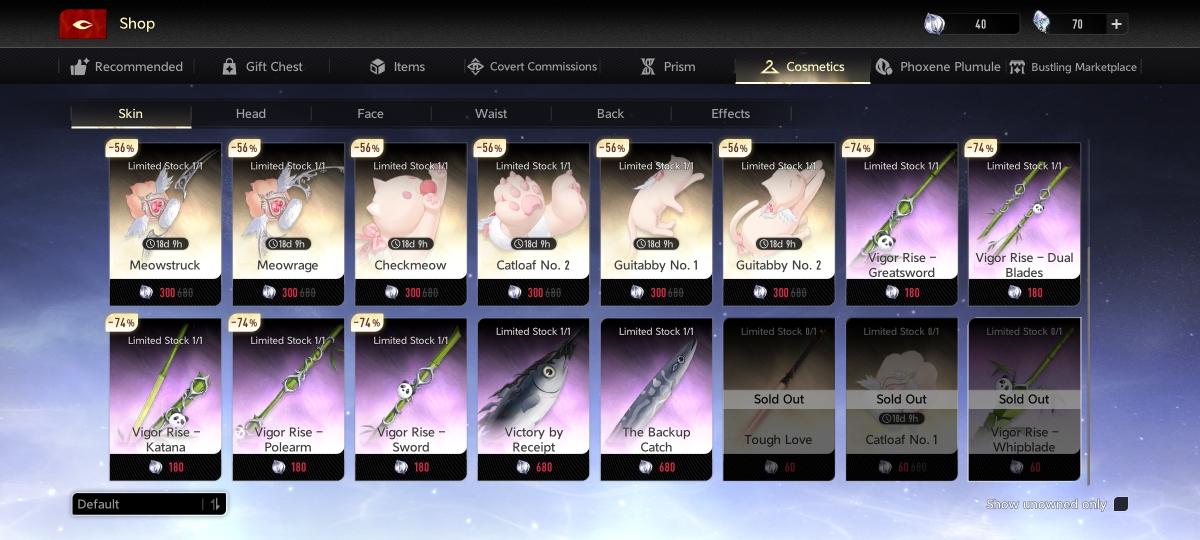Select the Phoxene Plumule tab

tap(938, 67)
